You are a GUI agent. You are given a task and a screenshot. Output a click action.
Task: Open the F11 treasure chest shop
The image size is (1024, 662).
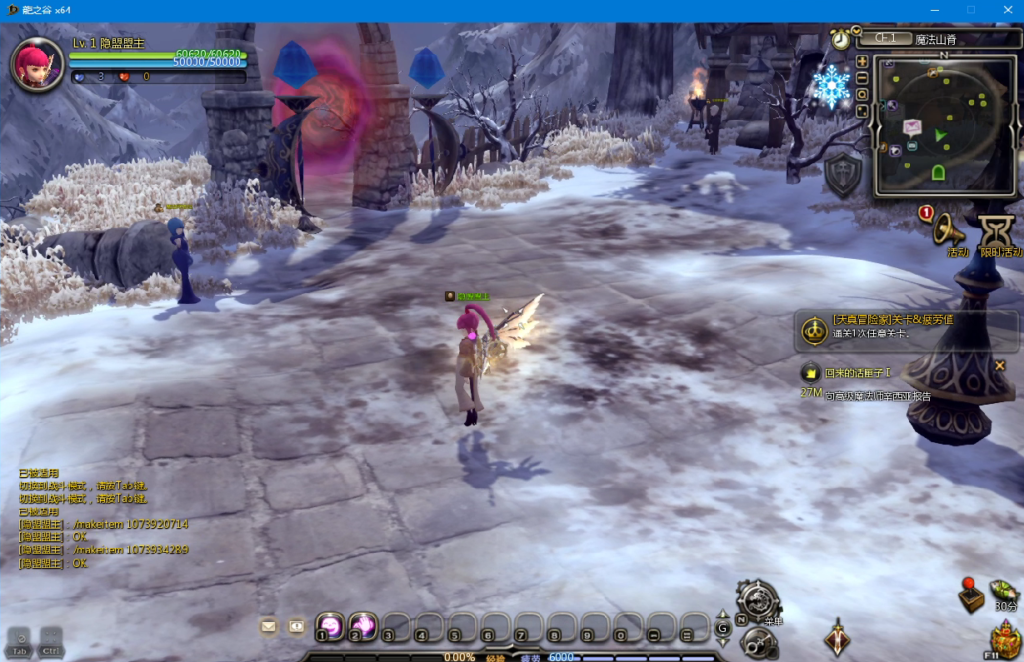tap(1004, 638)
